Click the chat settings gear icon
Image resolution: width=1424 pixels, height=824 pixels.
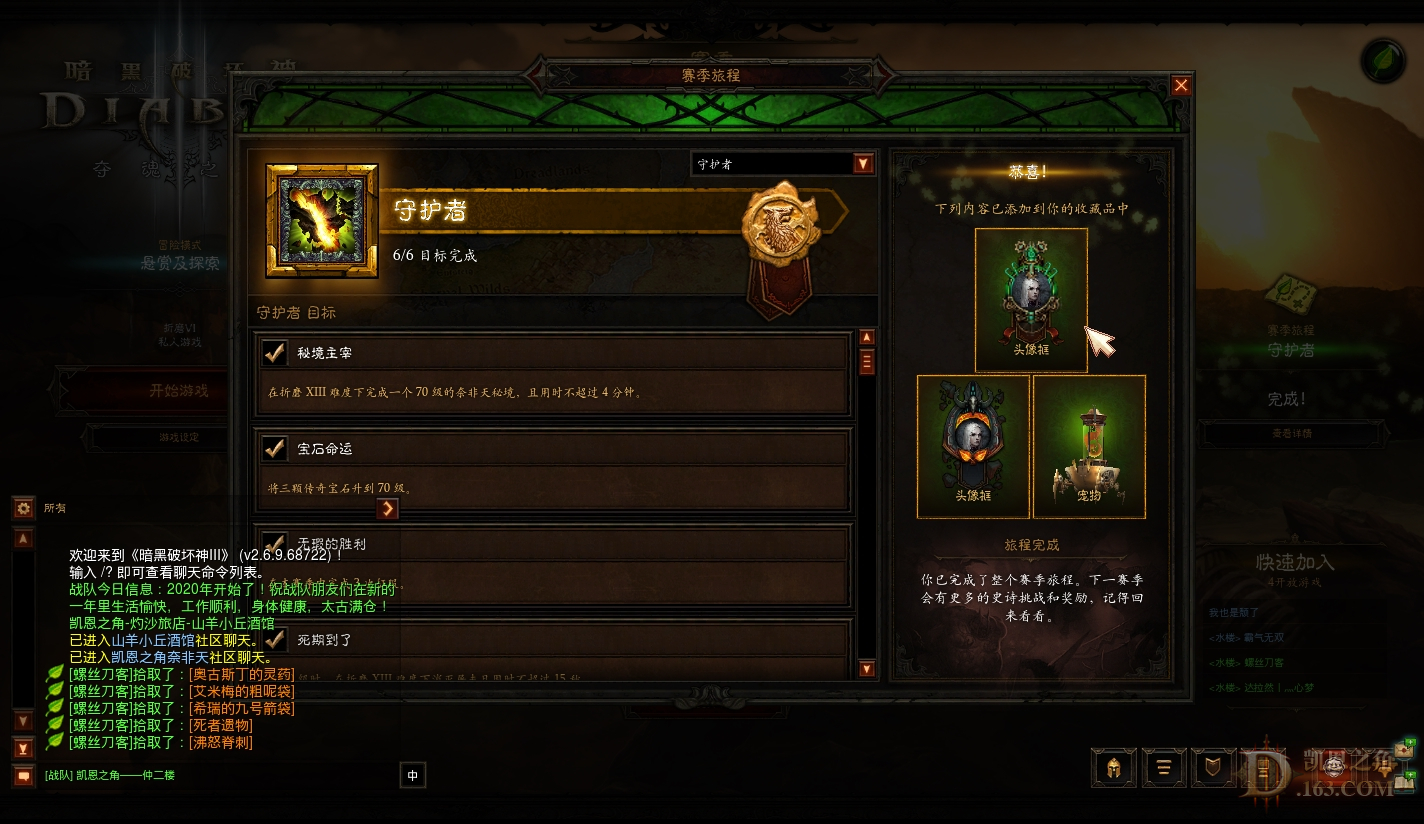click(x=22, y=508)
